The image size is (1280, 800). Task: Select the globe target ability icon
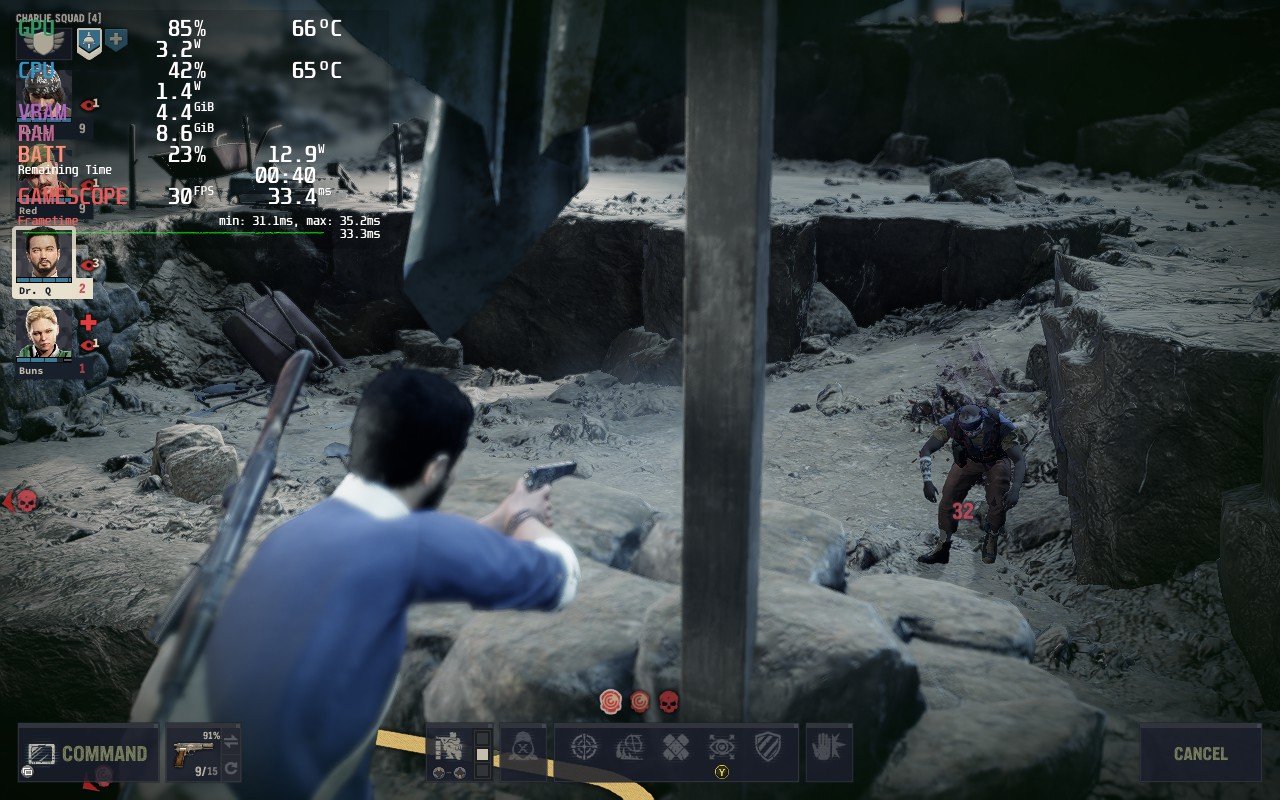click(630, 747)
